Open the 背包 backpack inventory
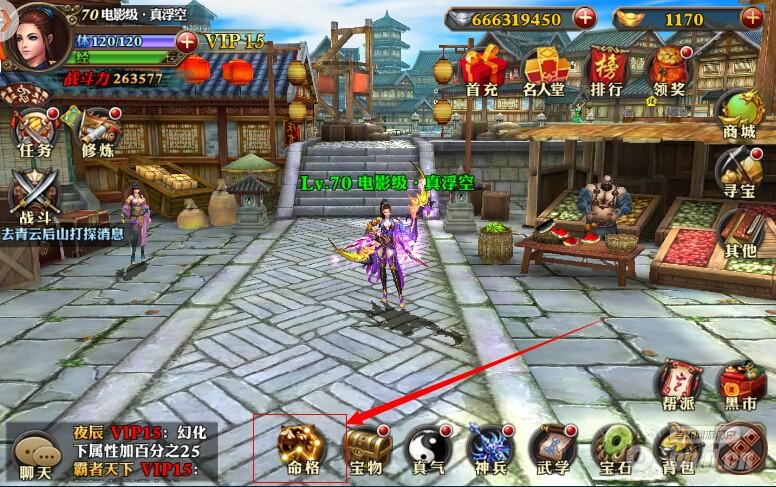The height and width of the screenshot is (487, 776). (x=673, y=446)
